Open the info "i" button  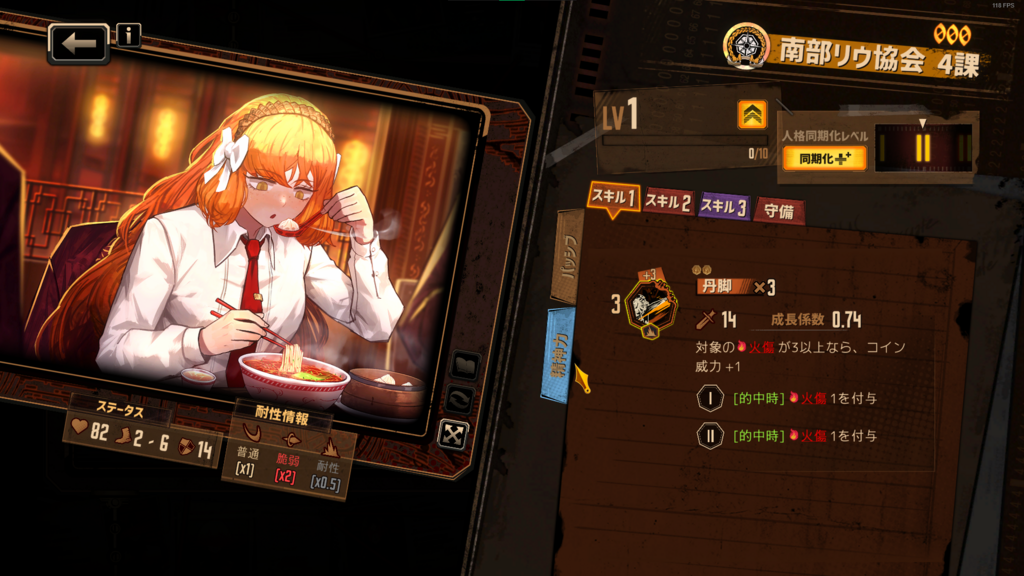pos(129,36)
